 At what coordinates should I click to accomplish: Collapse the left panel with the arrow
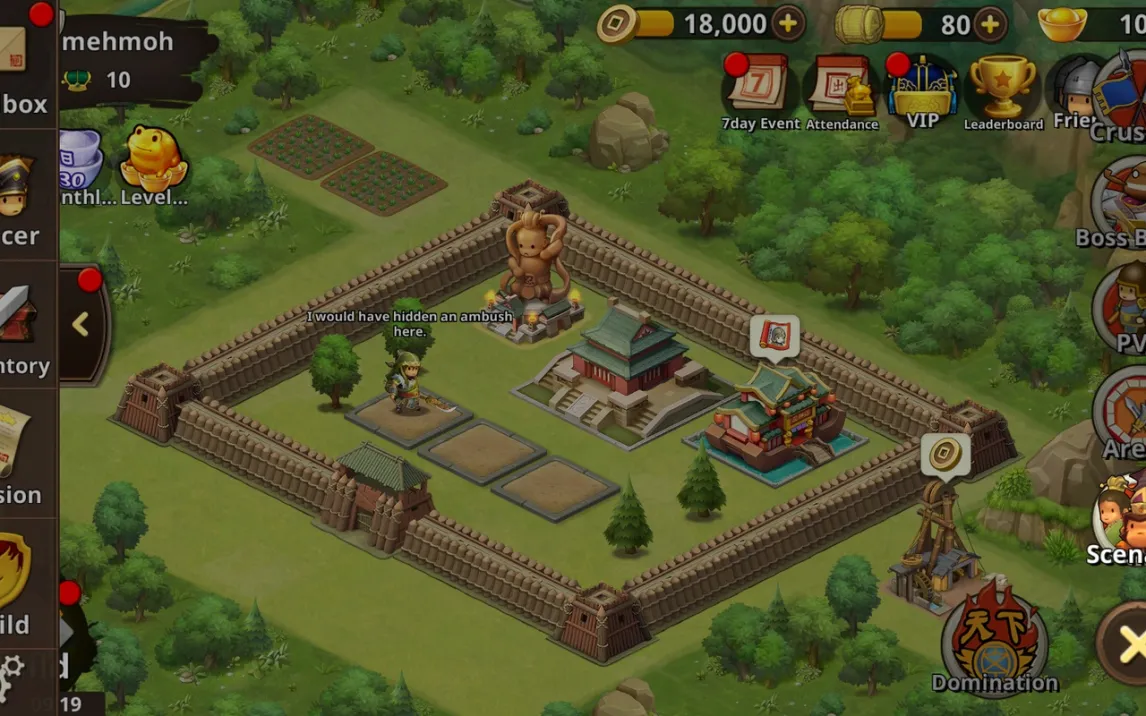click(81, 324)
